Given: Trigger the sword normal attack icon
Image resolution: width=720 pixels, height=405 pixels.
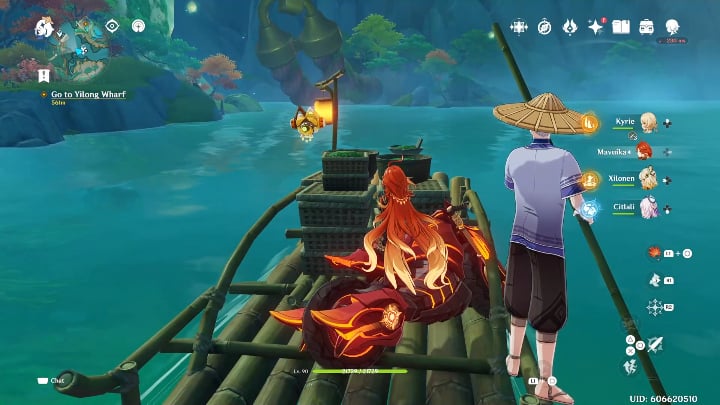Looking at the screenshot, I should tap(656, 344).
